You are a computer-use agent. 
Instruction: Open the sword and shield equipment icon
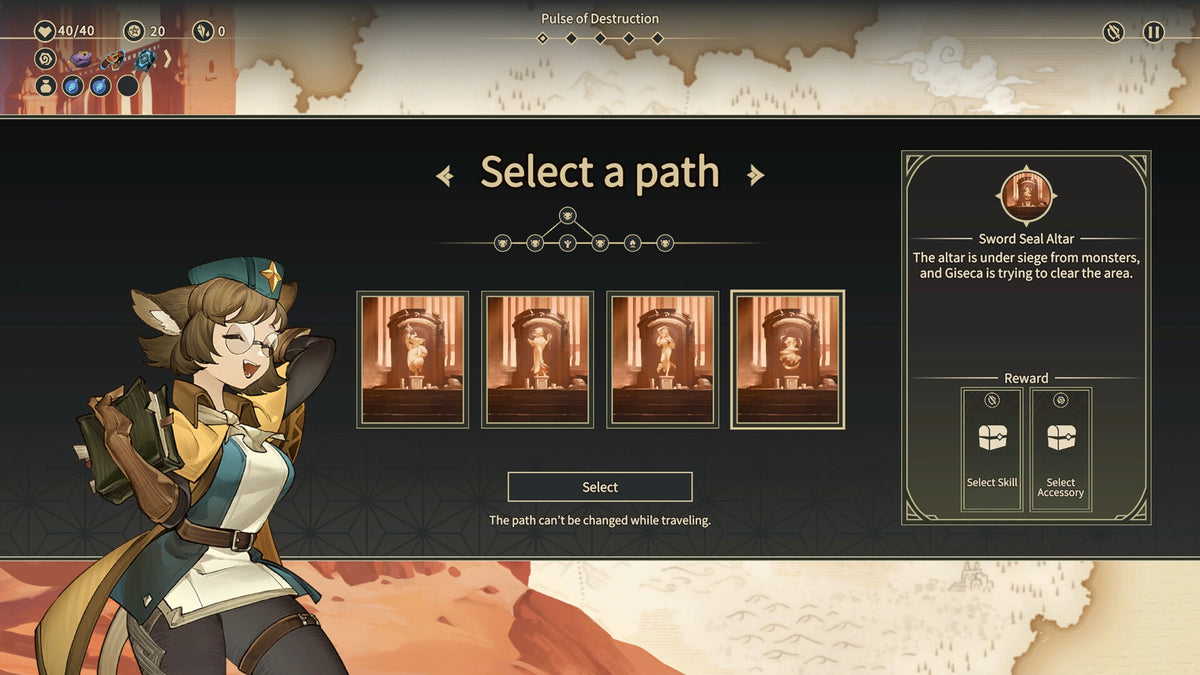pos(1113,32)
